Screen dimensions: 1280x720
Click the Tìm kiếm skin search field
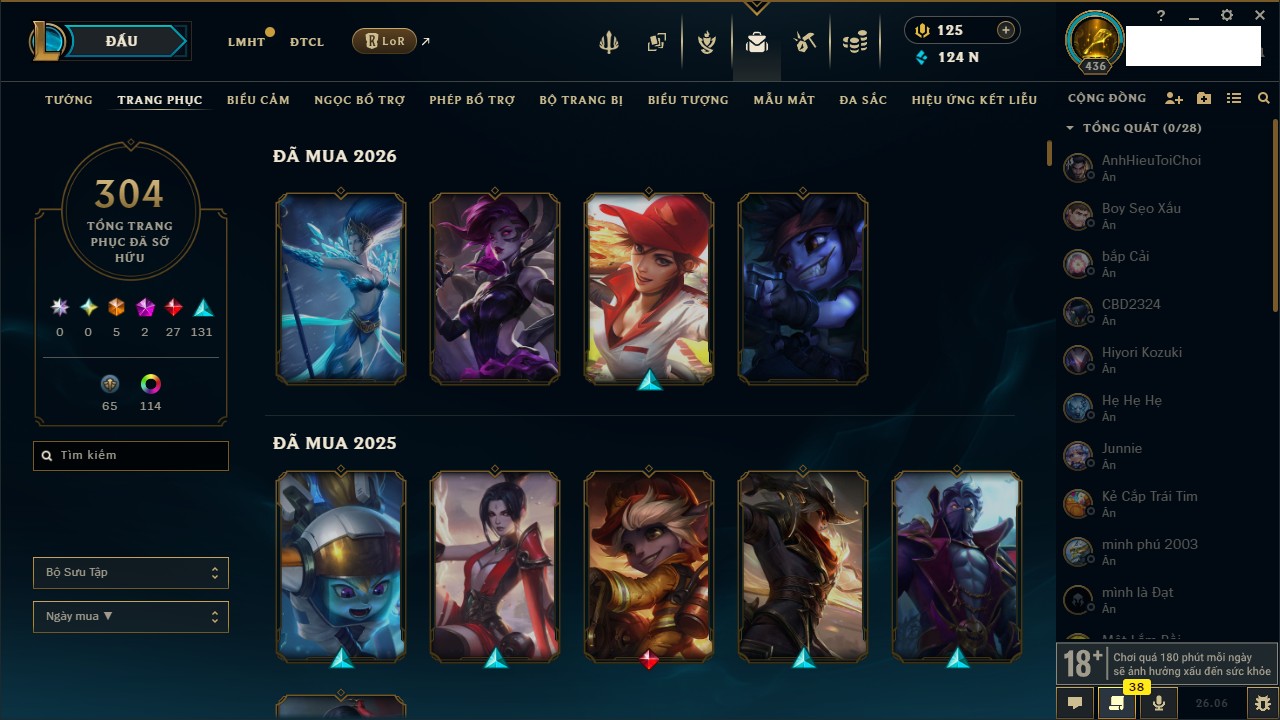tap(131, 456)
